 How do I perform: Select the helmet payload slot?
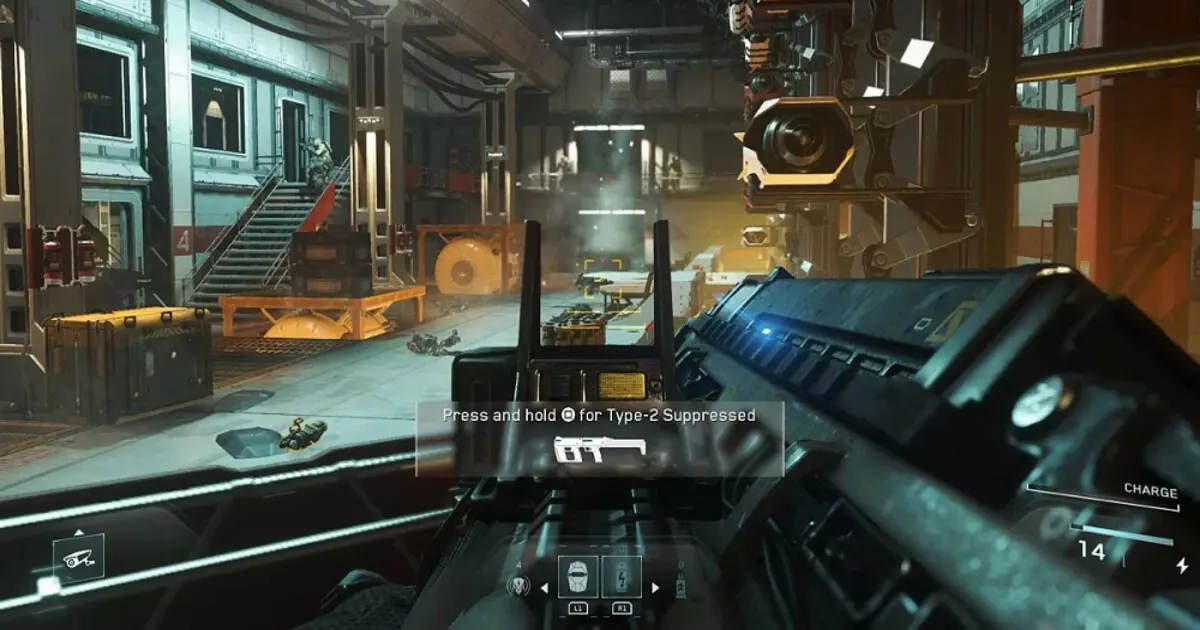coord(578,578)
